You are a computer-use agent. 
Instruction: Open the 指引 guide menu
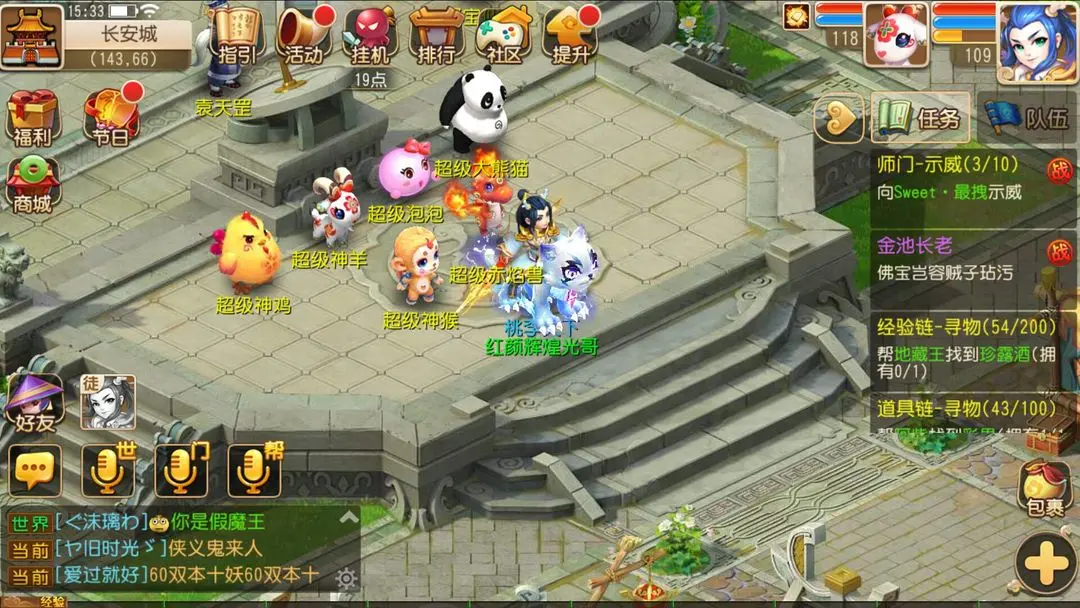click(x=237, y=35)
